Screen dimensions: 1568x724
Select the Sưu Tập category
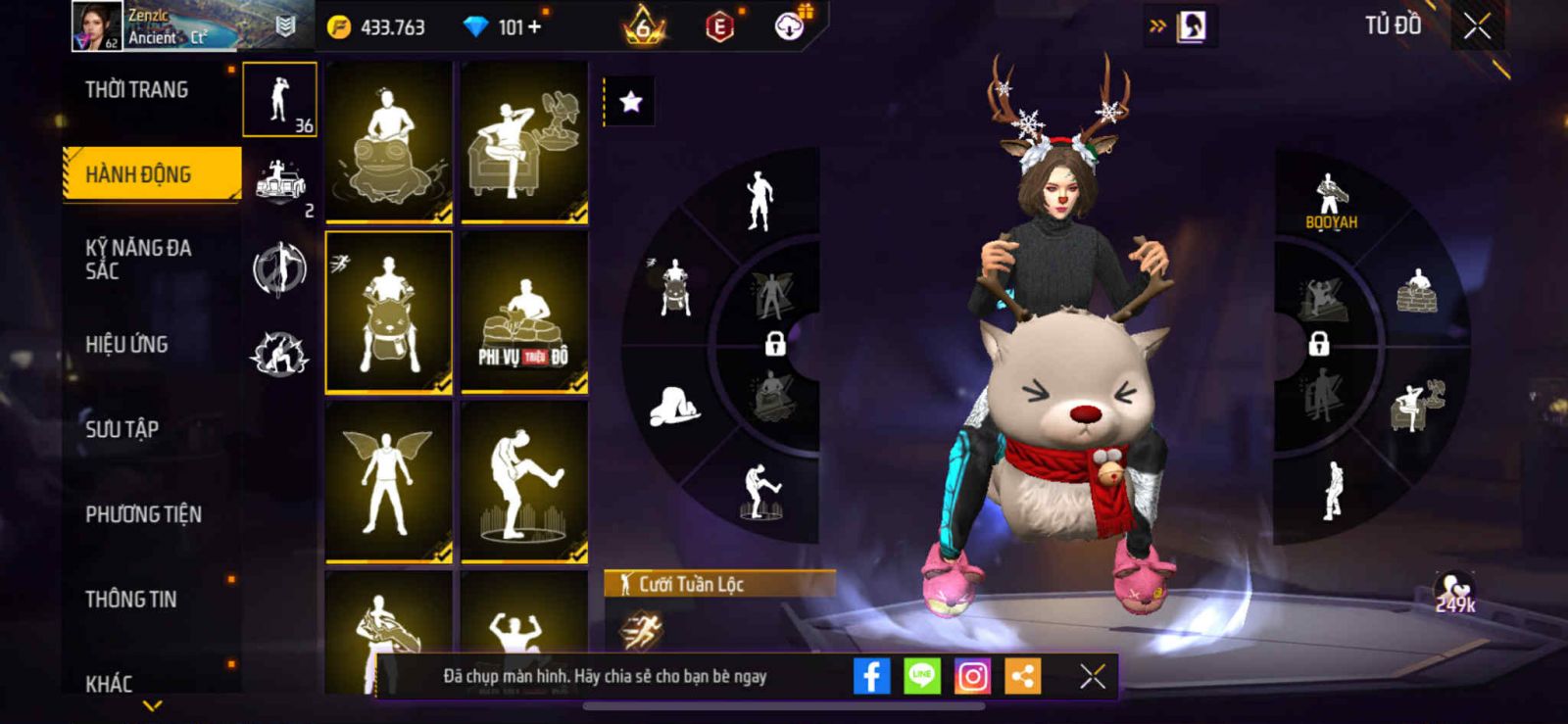(122, 429)
